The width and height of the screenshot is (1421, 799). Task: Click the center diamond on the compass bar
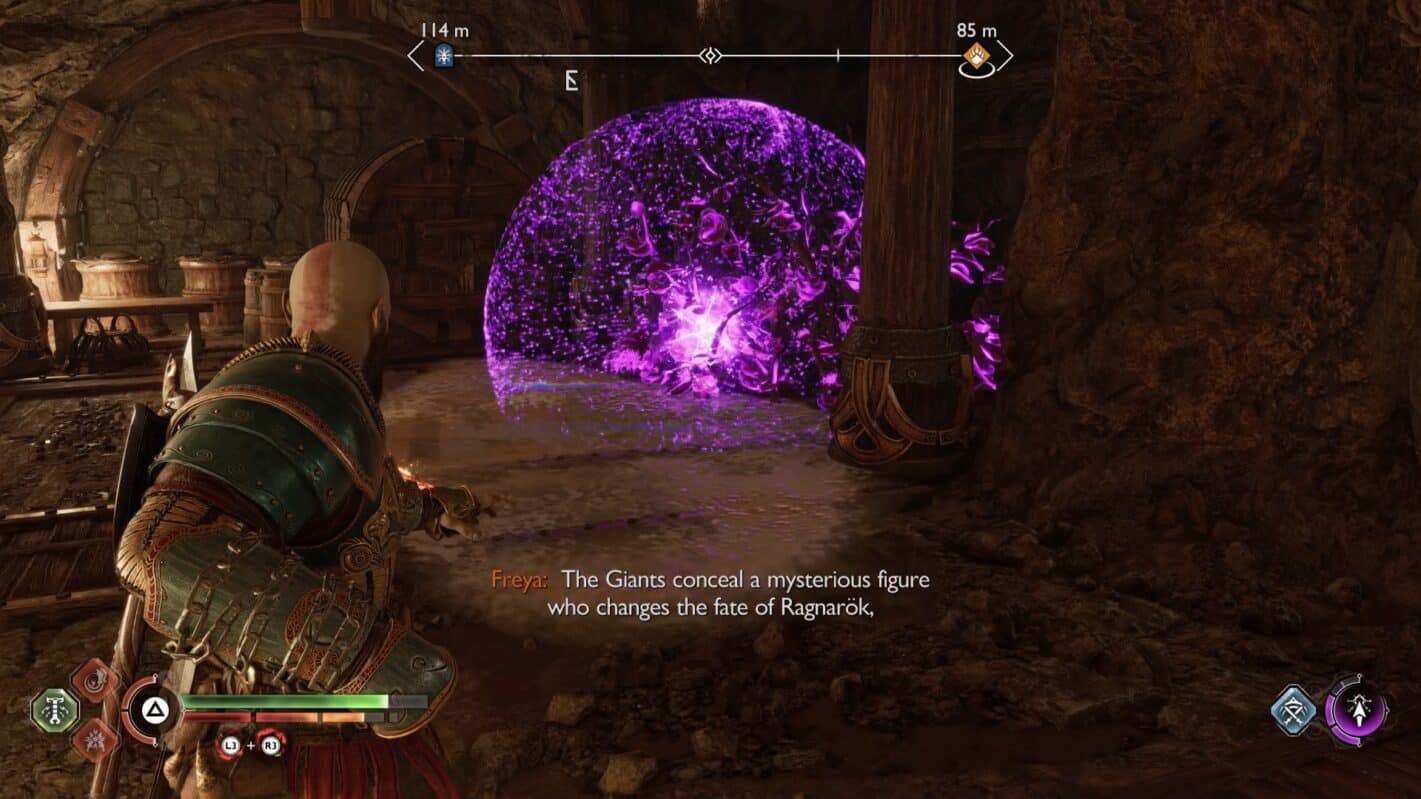coord(710,56)
